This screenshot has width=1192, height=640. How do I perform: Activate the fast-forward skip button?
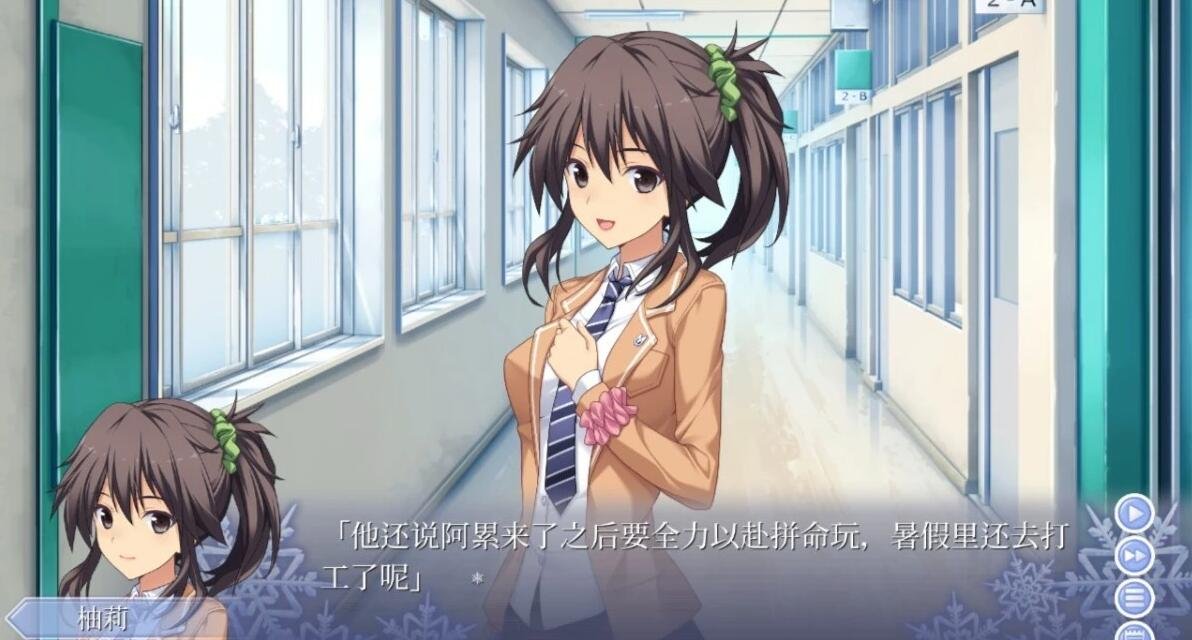coord(1134,556)
